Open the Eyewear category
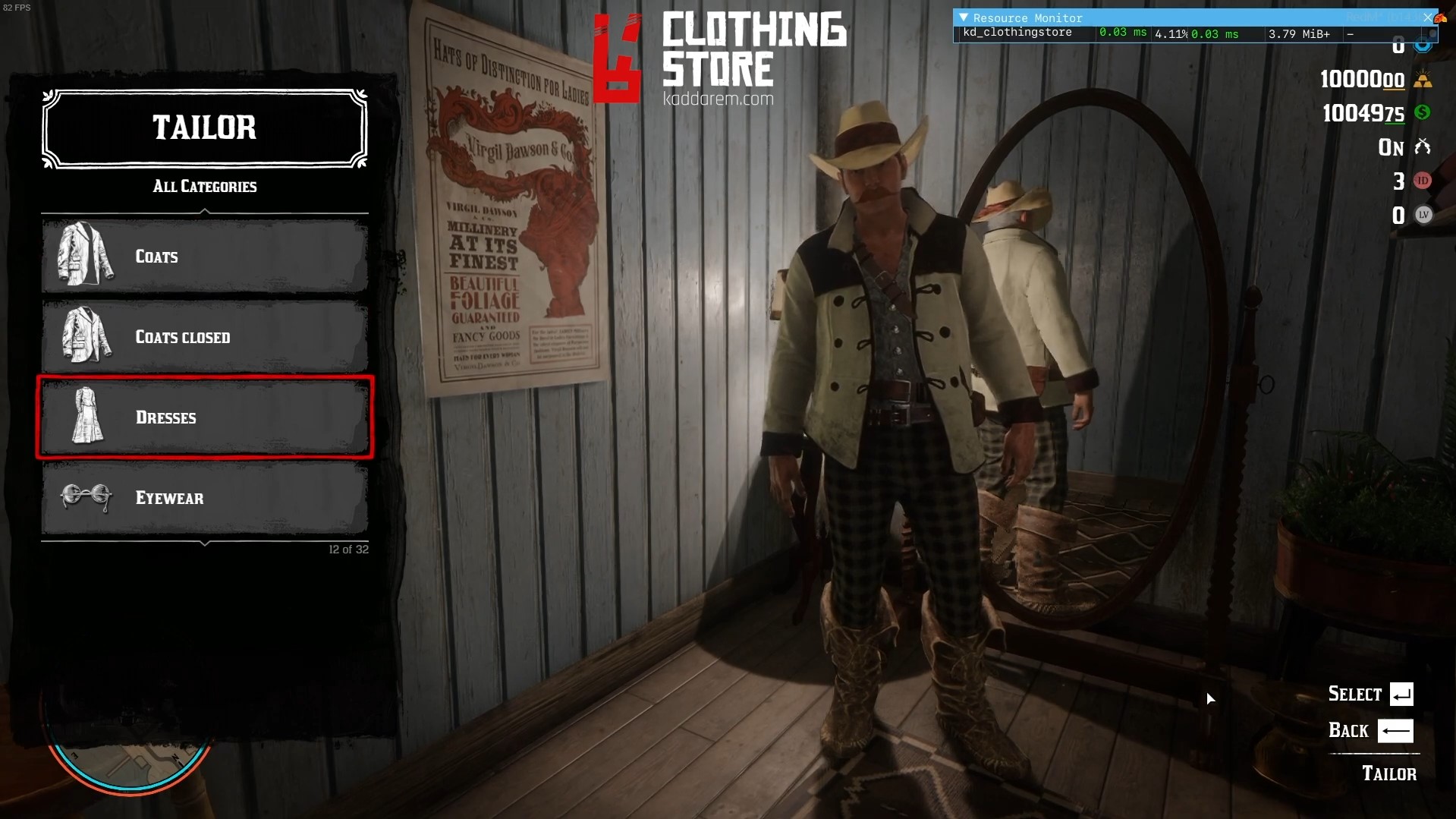Viewport: 1456px width, 819px height. (x=205, y=498)
